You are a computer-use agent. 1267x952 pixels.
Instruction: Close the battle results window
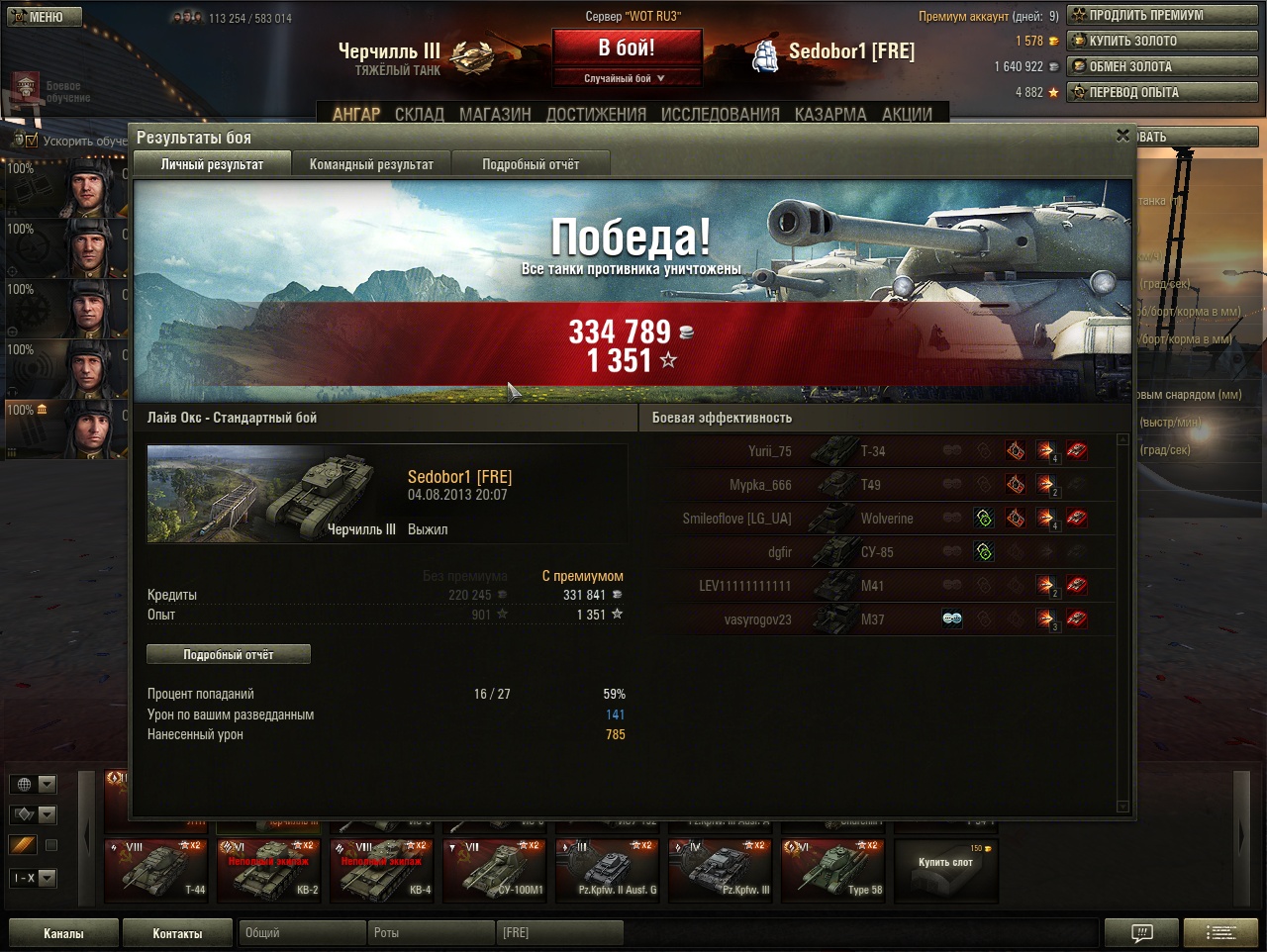point(1122,136)
